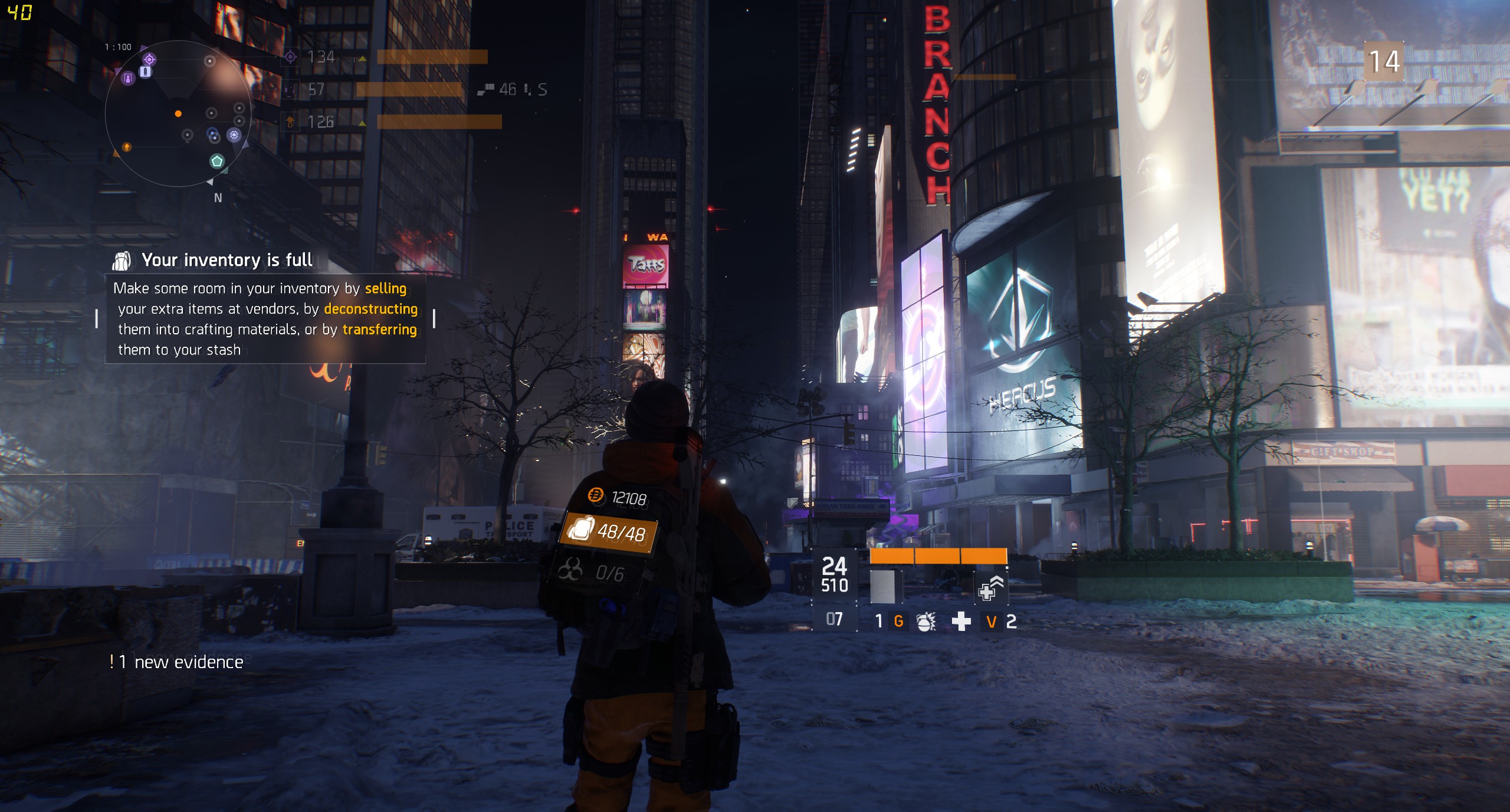Select the ammo bullet marker on minimap
Image resolution: width=1510 pixels, height=812 pixels.
[x=145, y=71]
